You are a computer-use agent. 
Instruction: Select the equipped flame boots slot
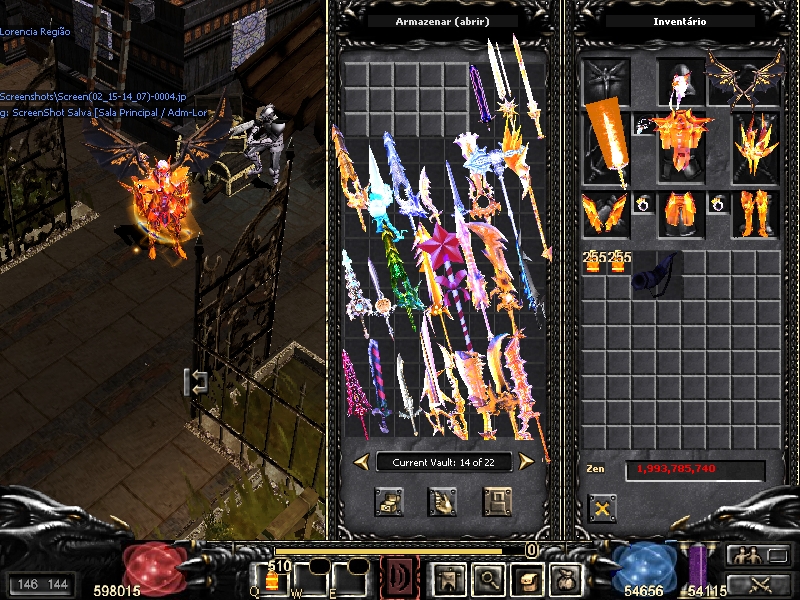[755, 215]
